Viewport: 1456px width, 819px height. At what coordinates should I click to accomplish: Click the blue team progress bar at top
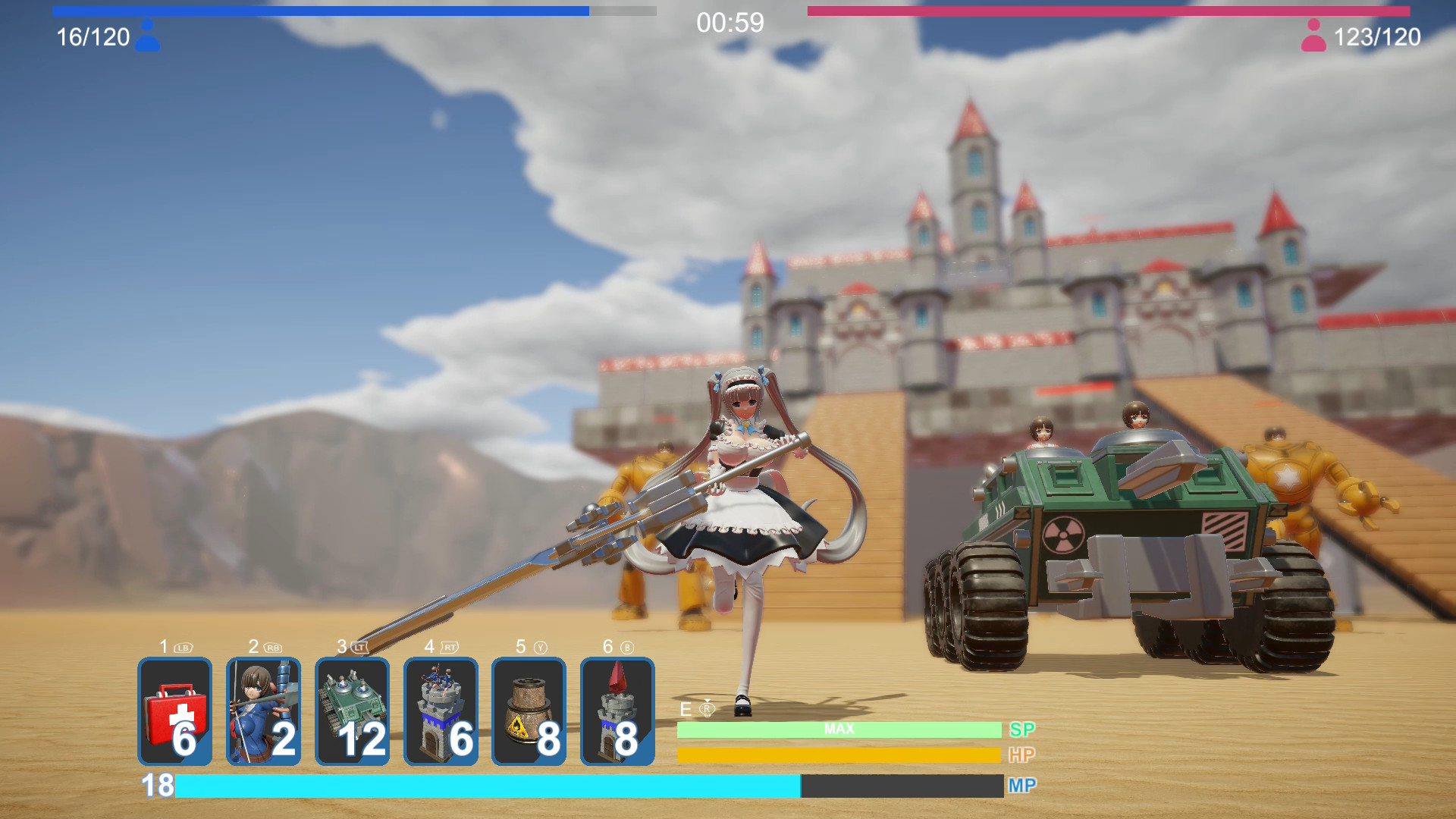[318, 11]
